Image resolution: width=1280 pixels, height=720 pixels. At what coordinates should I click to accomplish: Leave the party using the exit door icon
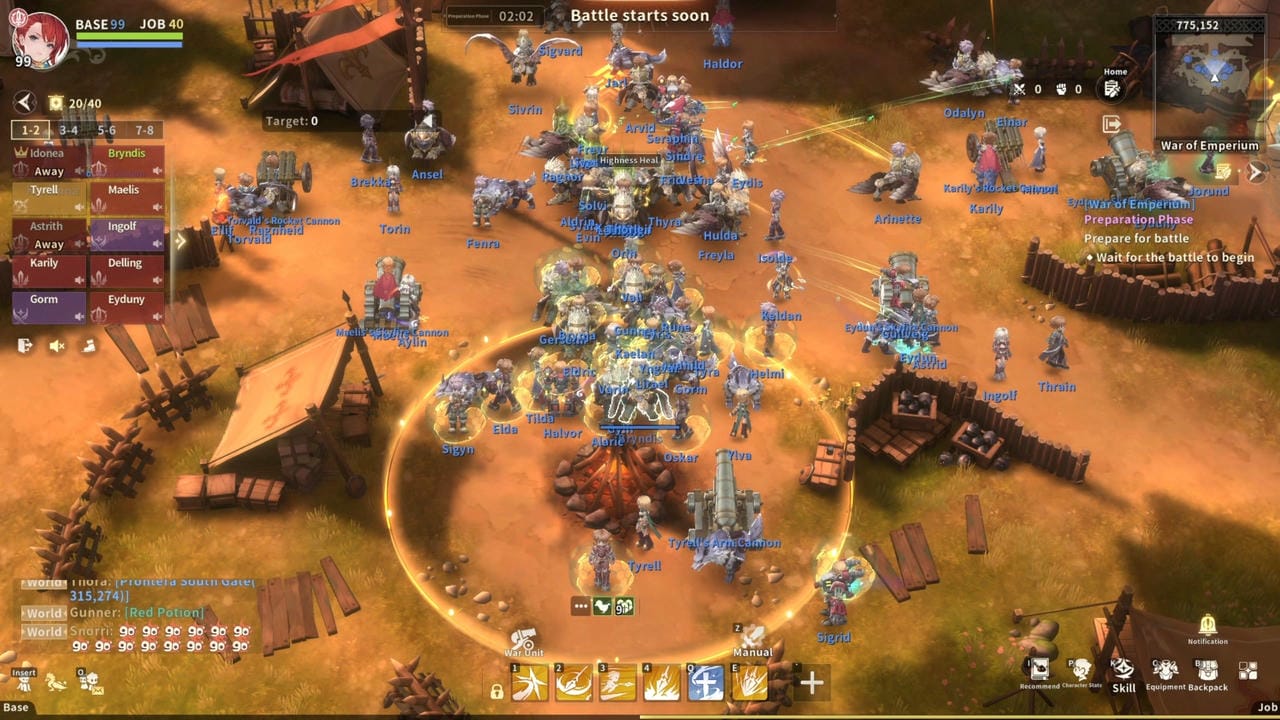pos(25,345)
